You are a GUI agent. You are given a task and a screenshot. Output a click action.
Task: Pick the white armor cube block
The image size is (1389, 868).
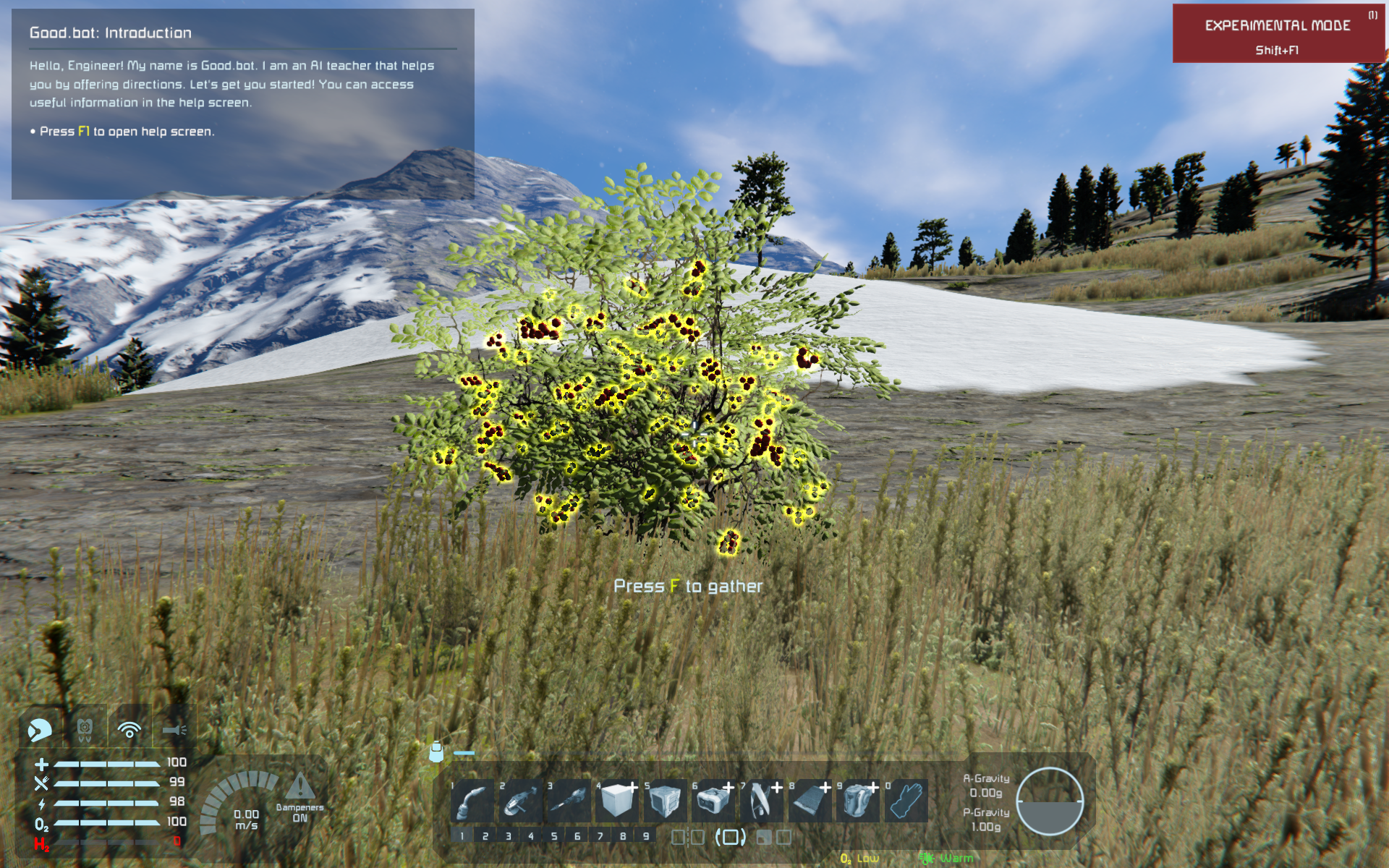click(x=616, y=801)
